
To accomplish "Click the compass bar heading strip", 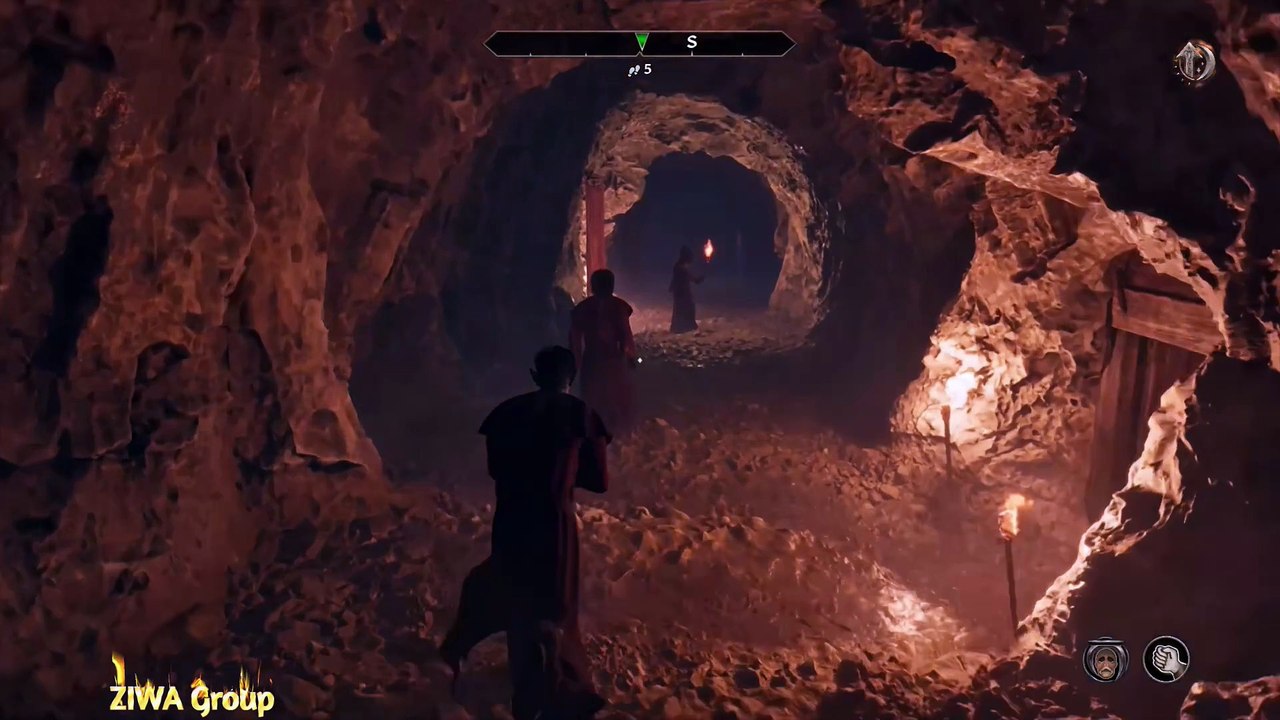I will point(639,43).
